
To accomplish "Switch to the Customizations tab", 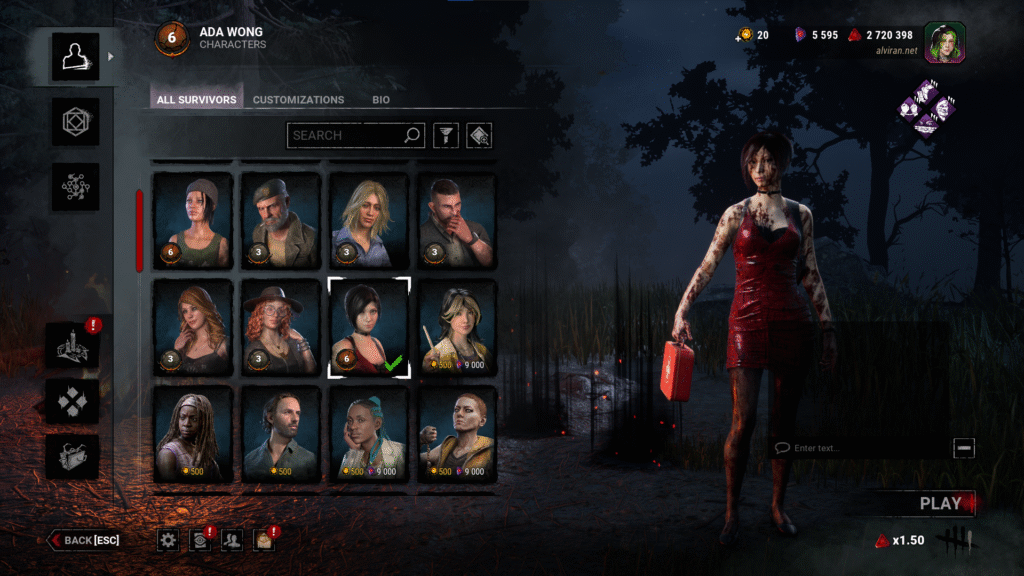I will pyautogui.click(x=298, y=100).
